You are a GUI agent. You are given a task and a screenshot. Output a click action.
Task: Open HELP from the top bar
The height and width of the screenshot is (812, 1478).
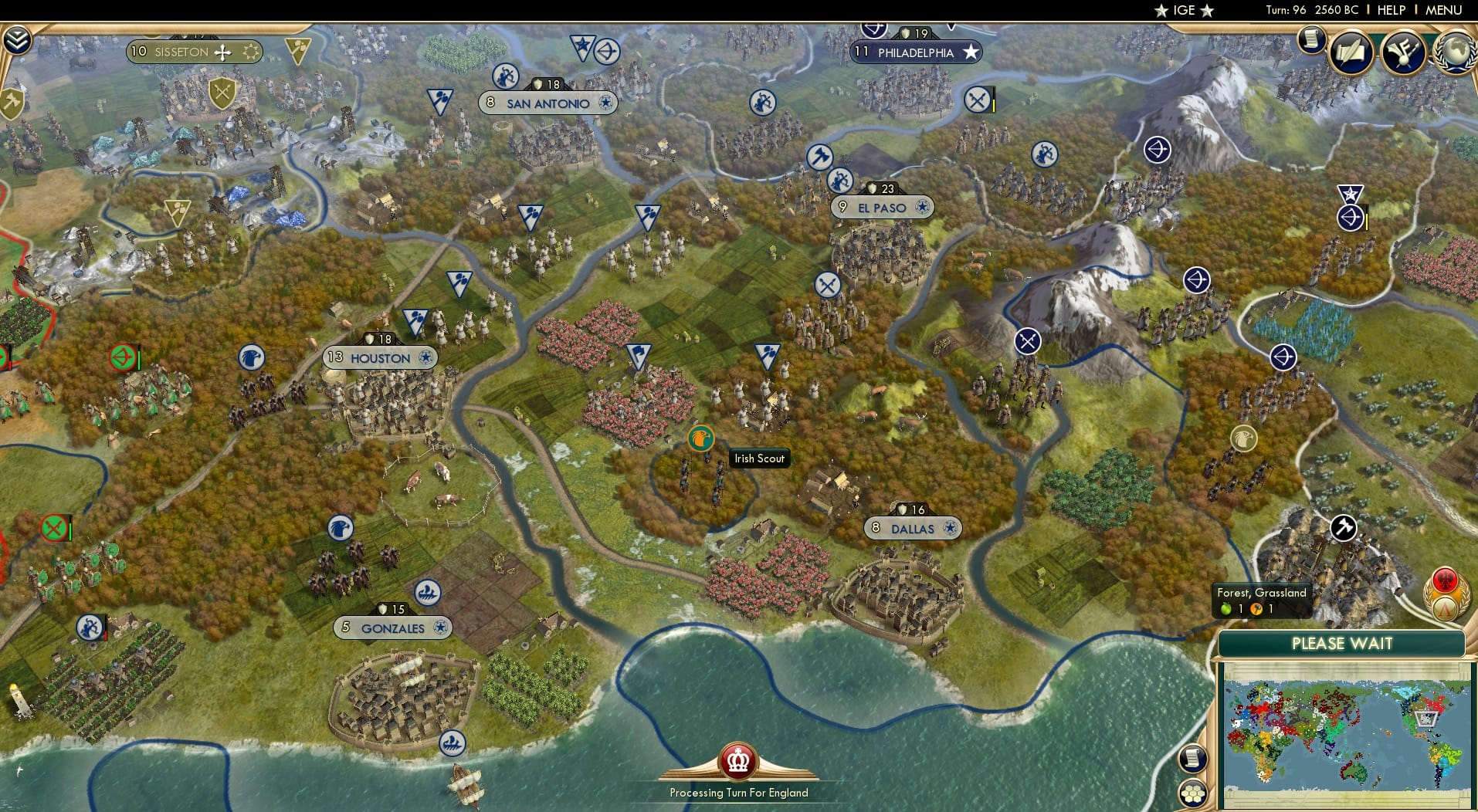1392,11
